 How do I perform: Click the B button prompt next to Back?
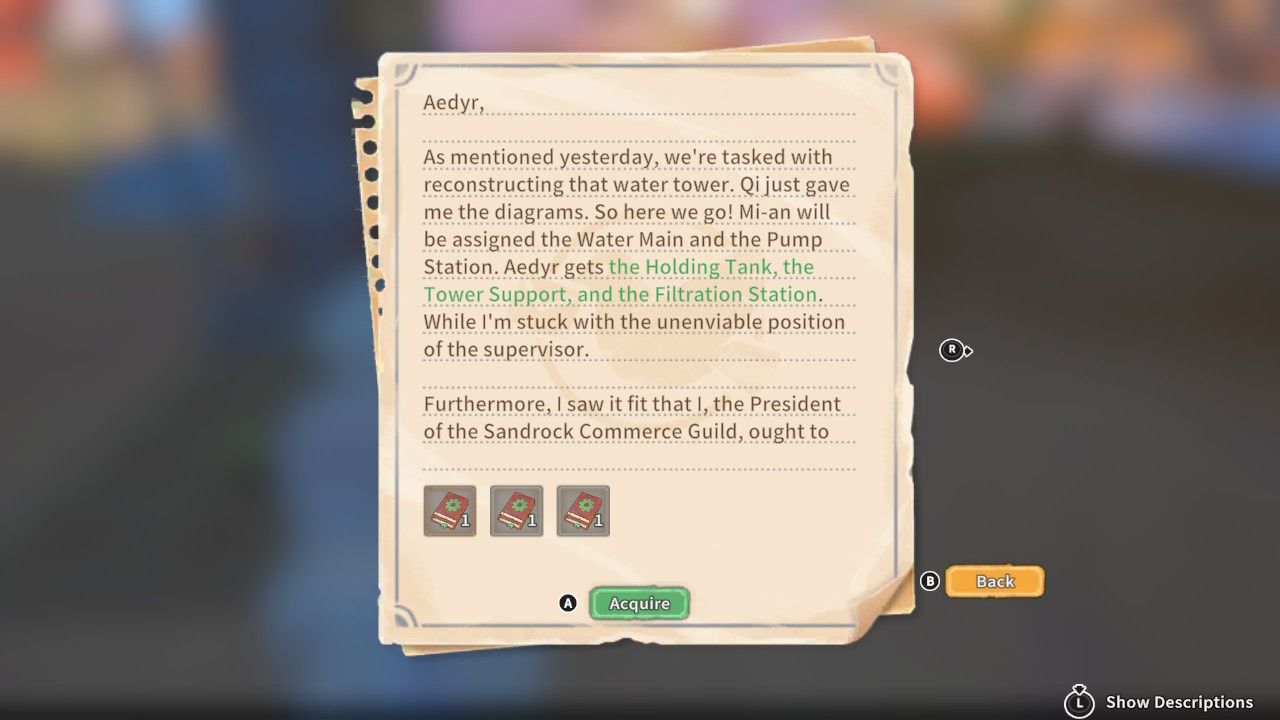pyautogui.click(x=930, y=581)
